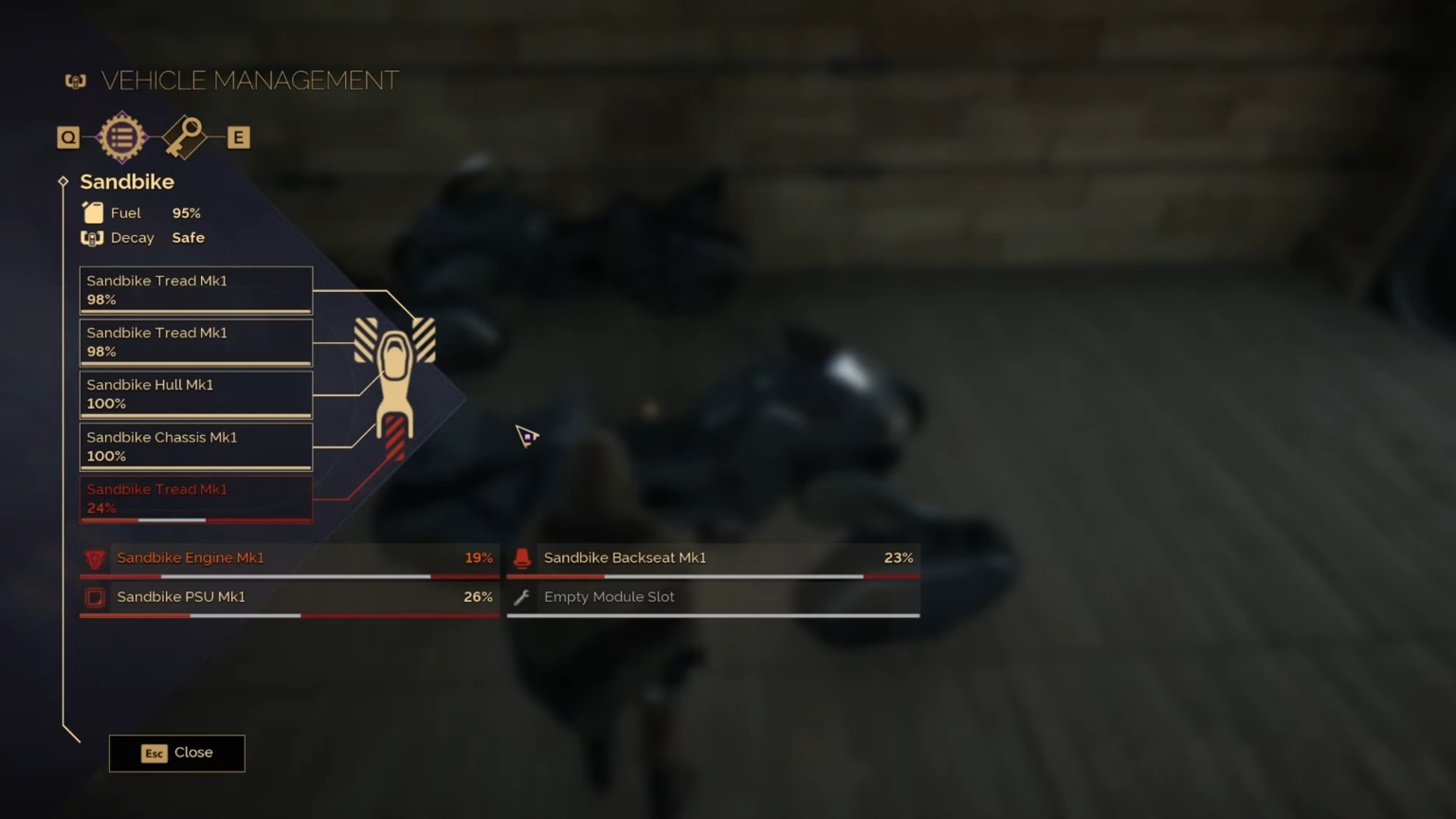Select the Sandbike Backseat seat icon
1456x819 pixels.
coord(522,558)
